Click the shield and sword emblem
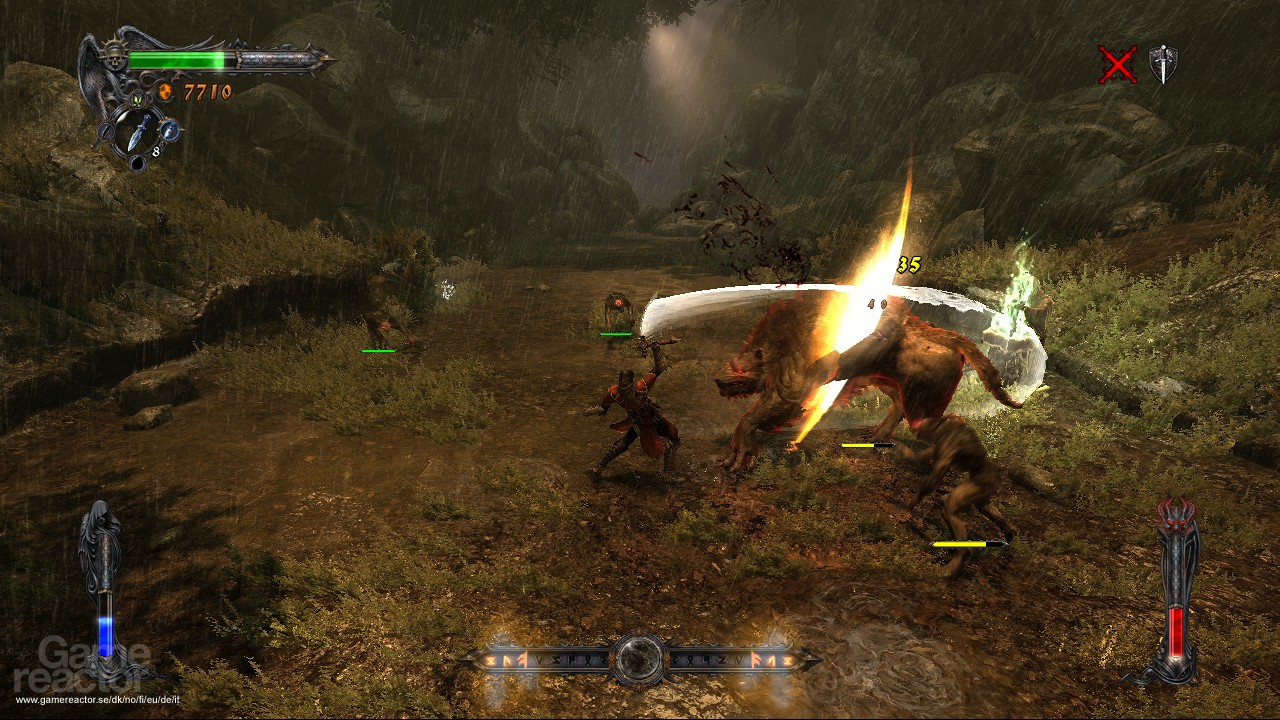Image resolution: width=1280 pixels, height=720 pixels. pyautogui.click(x=1163, y=64)
